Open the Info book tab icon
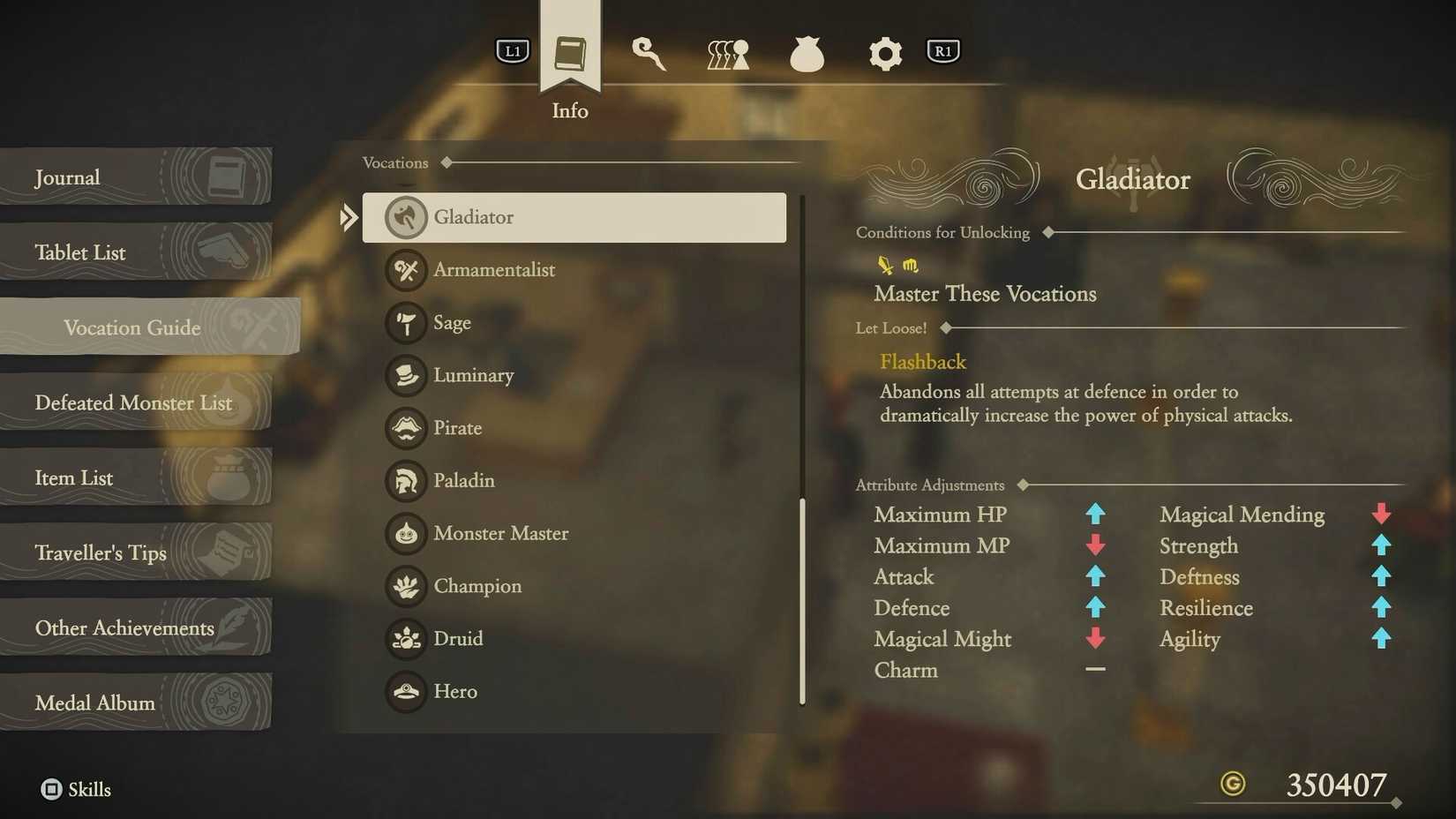 coord(569,53)
